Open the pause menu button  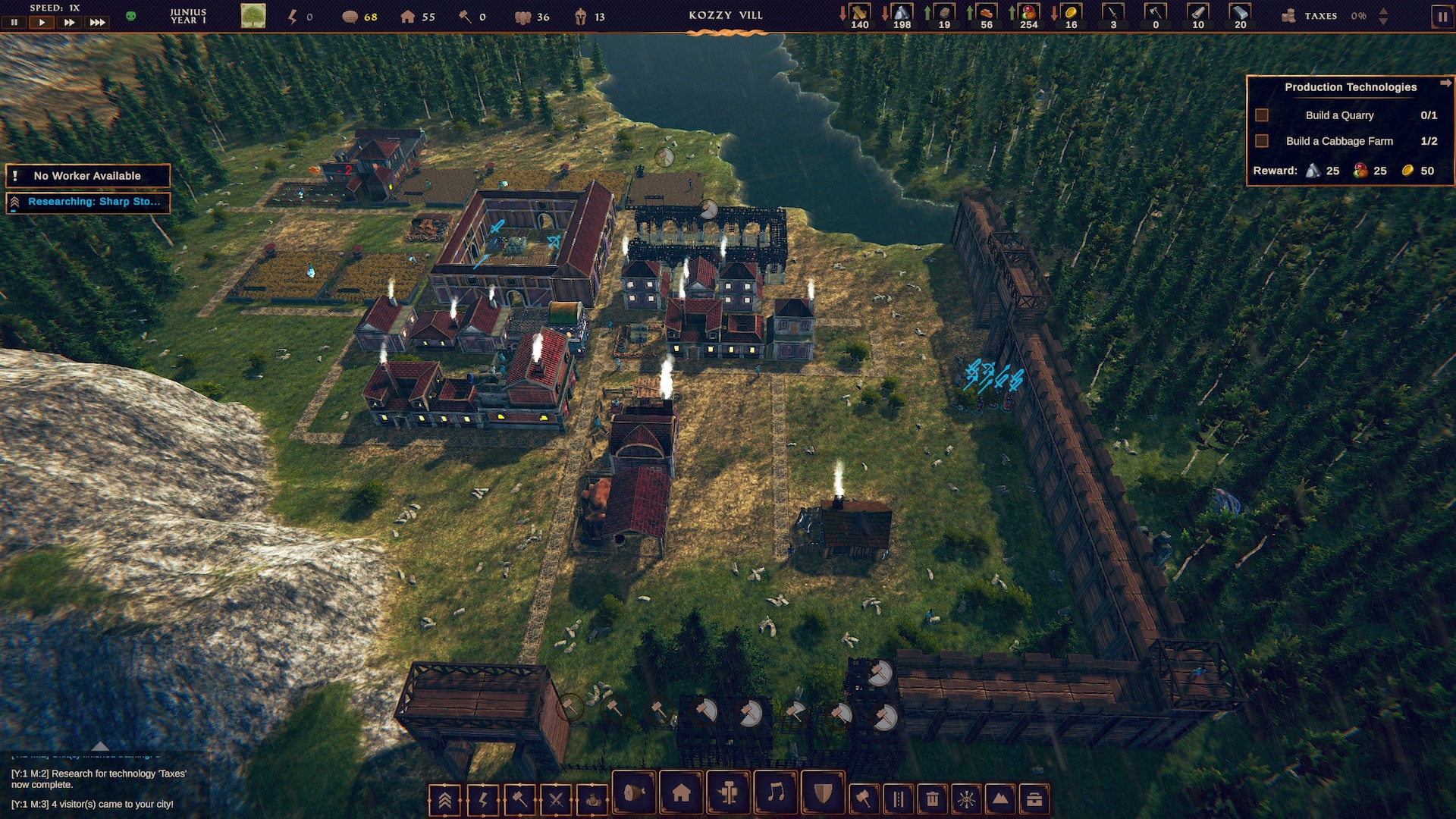pos(1442,17)
